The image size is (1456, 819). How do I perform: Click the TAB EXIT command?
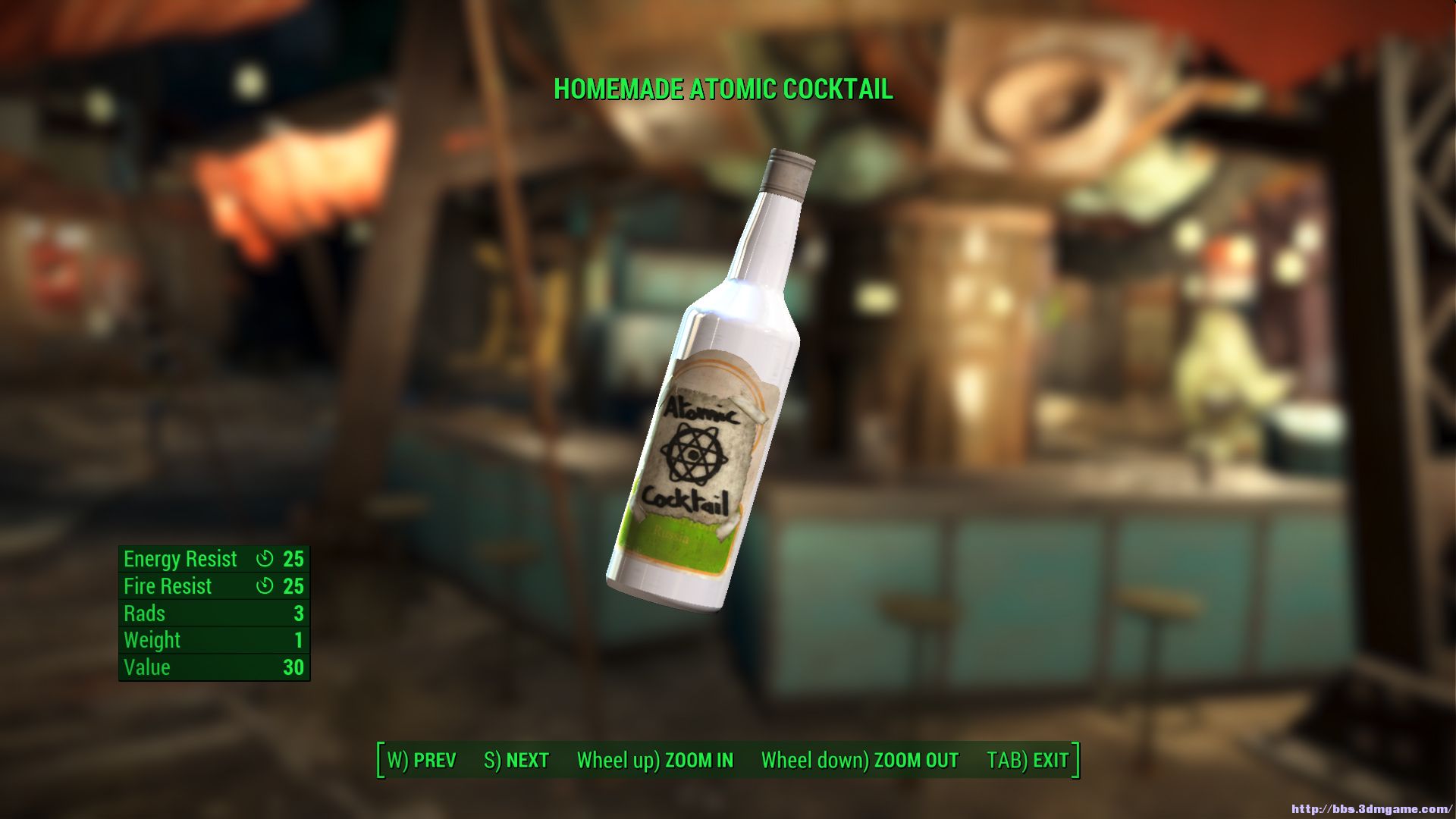tap(1027, 760)
